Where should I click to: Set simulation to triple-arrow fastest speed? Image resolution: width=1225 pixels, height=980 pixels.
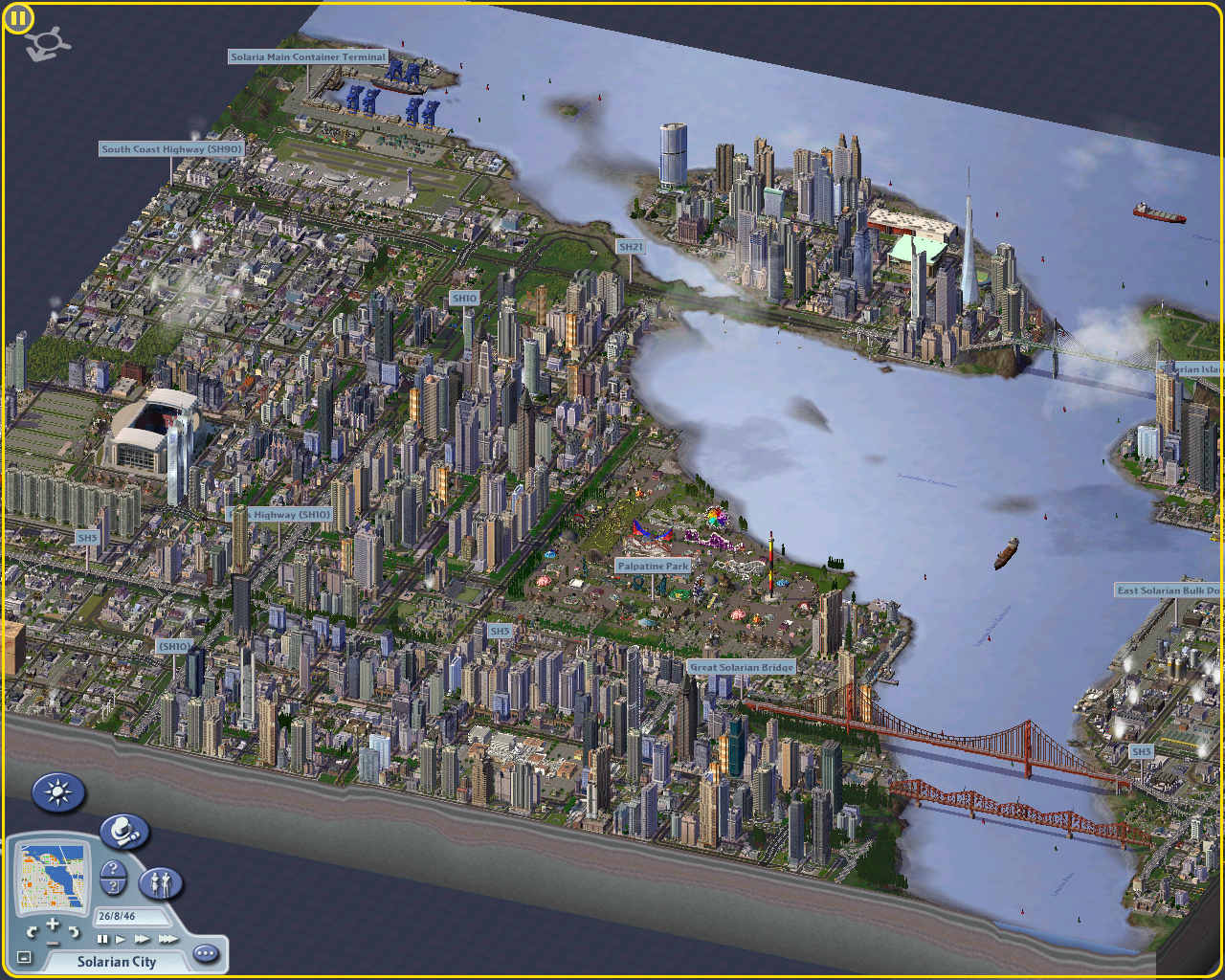[167, 939]
